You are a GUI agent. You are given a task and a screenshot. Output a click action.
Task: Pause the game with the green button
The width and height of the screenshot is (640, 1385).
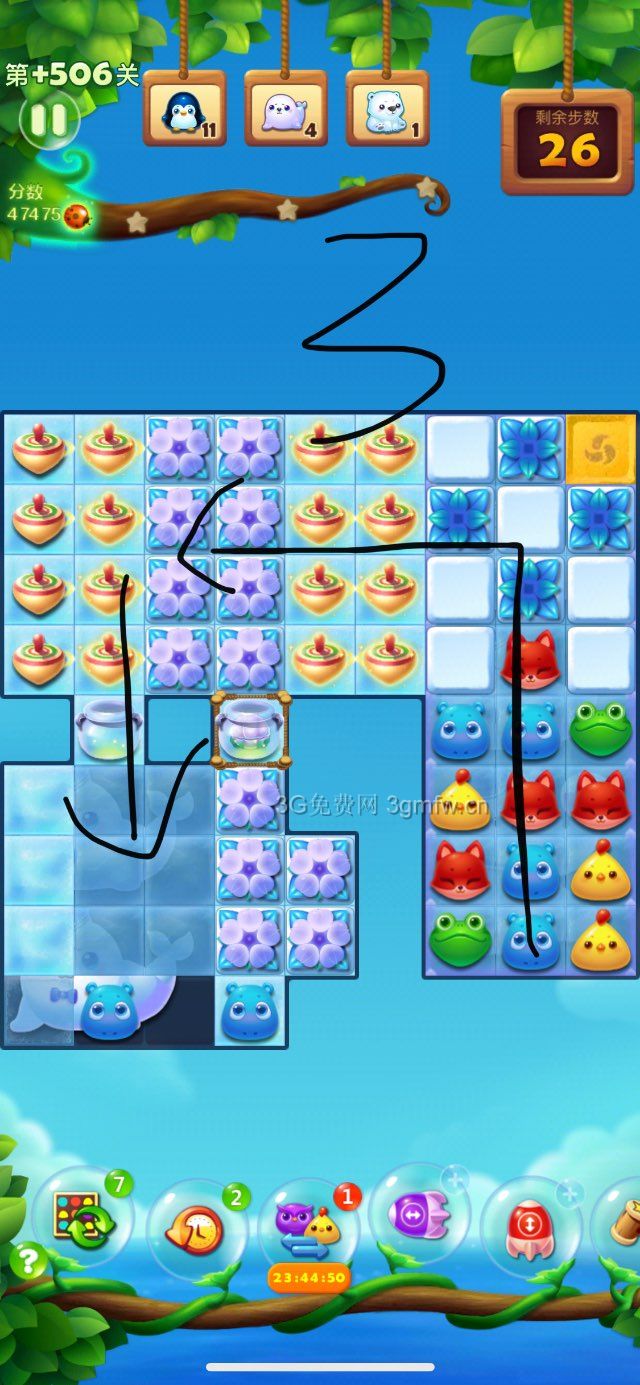47,121
